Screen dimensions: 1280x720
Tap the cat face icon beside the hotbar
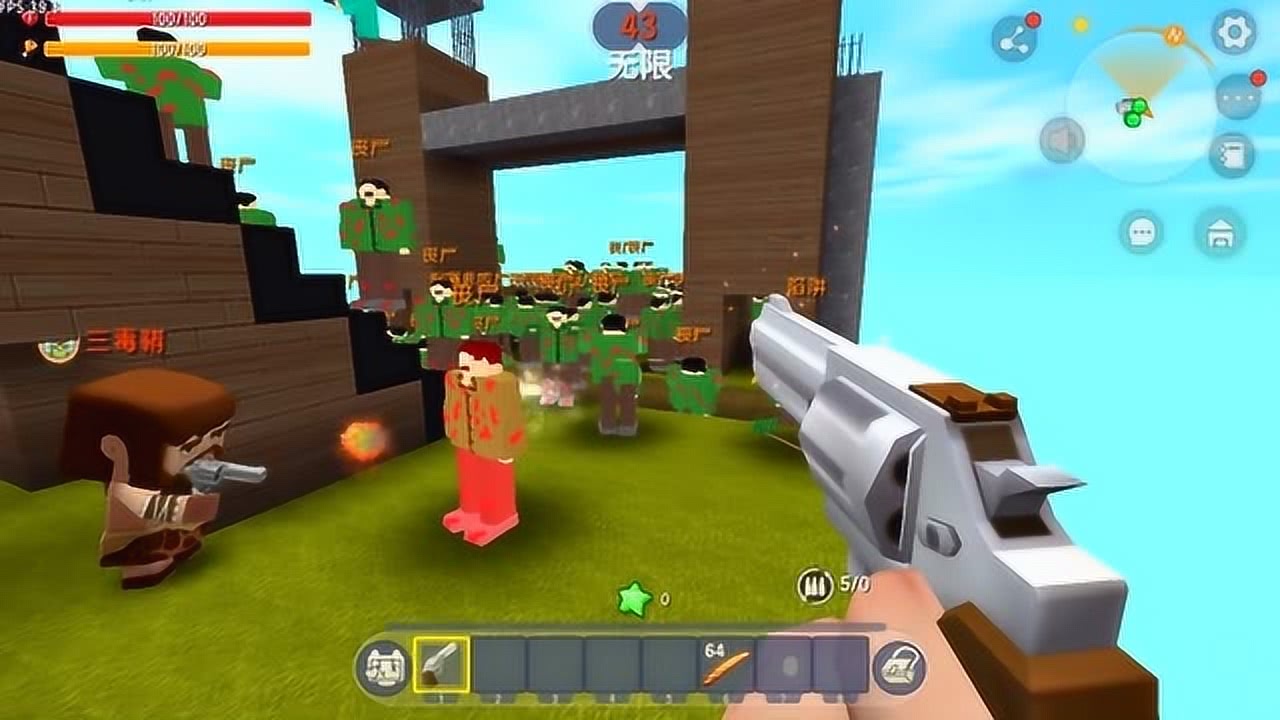pos(385,664)
